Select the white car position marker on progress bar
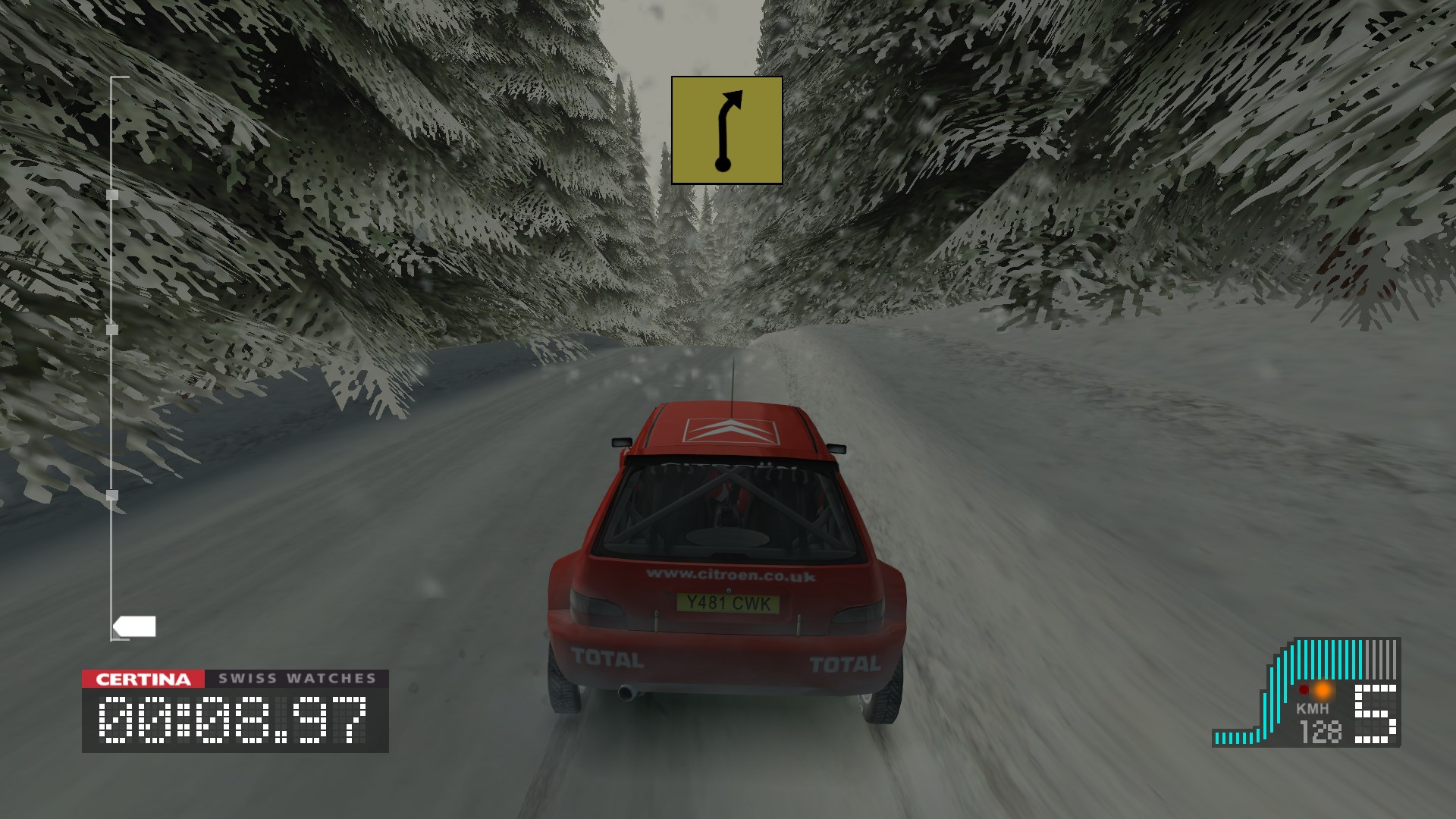The height and width of the screenshot is (819, 1456). tap(135, 626)
